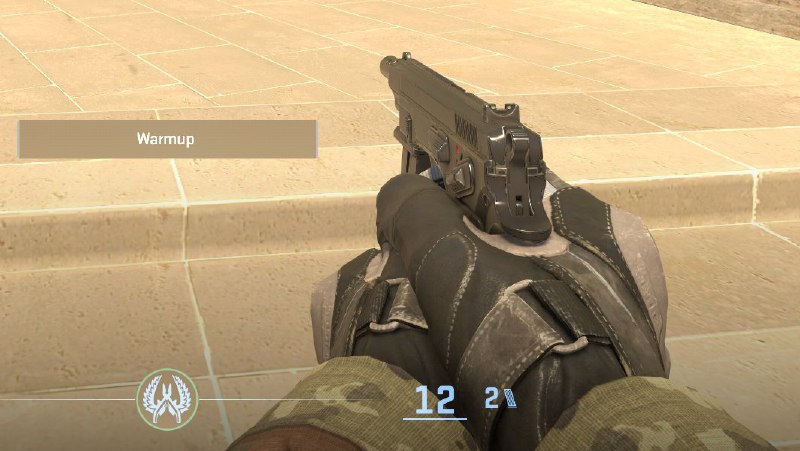
Task: Click the Counter-Terrorist team emblem icon
Action: 167,397
